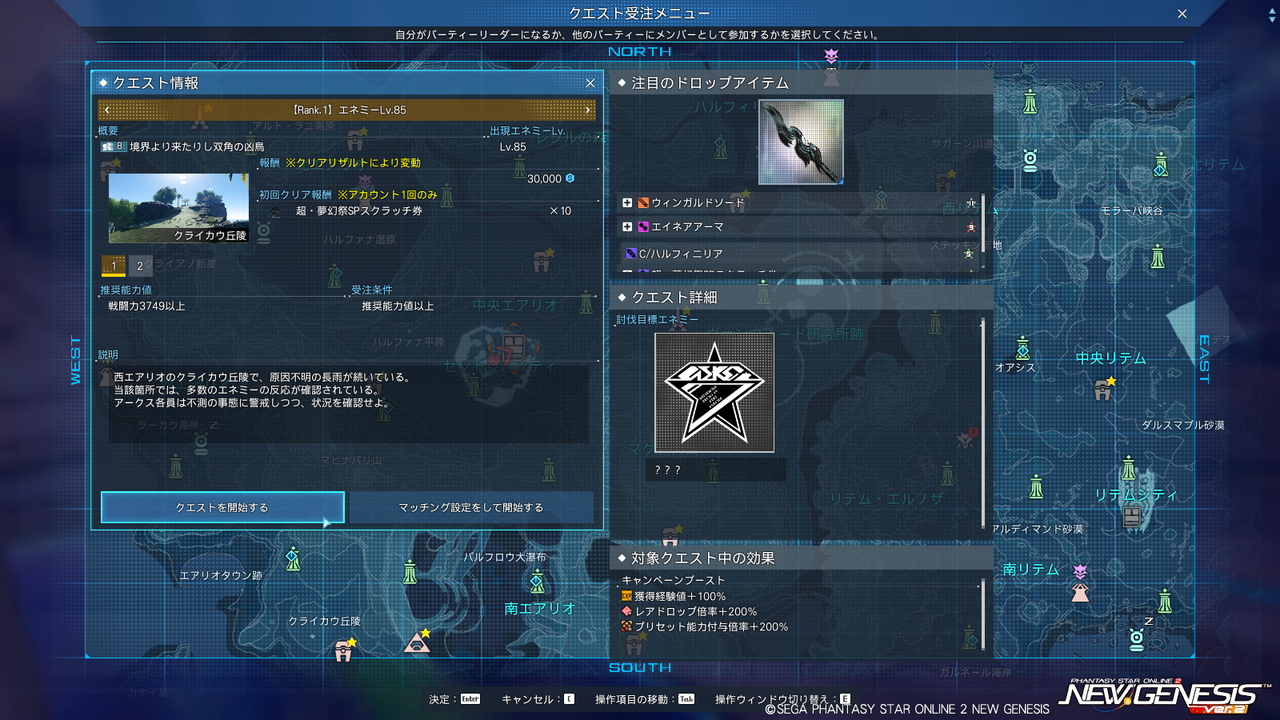Click the C/Halphinilia capsule icon

[x=632, y=253]
